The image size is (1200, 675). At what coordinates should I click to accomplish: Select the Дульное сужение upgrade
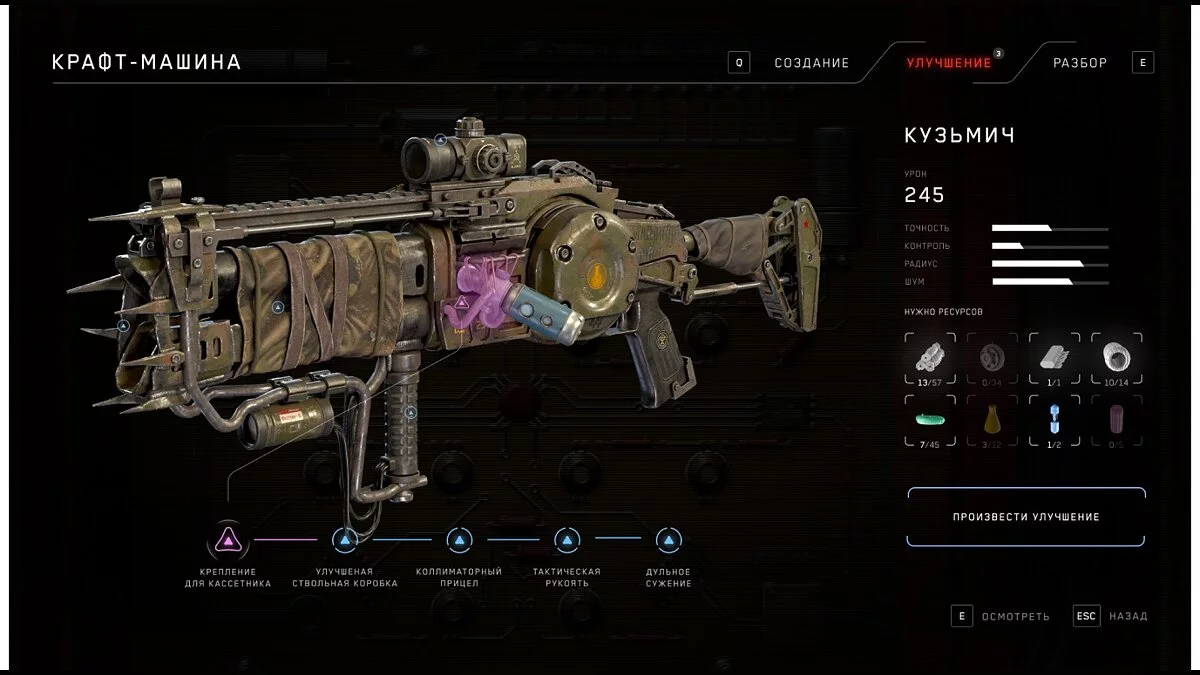tap(668, 541)
